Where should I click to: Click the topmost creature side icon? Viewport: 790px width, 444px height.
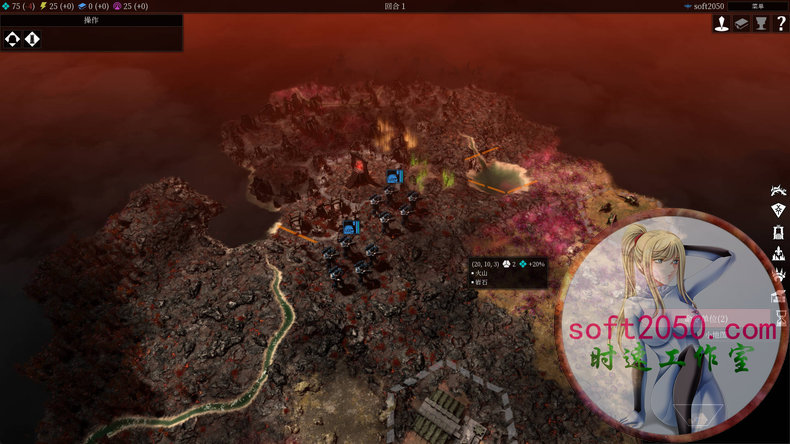click(x=779, y=190)
